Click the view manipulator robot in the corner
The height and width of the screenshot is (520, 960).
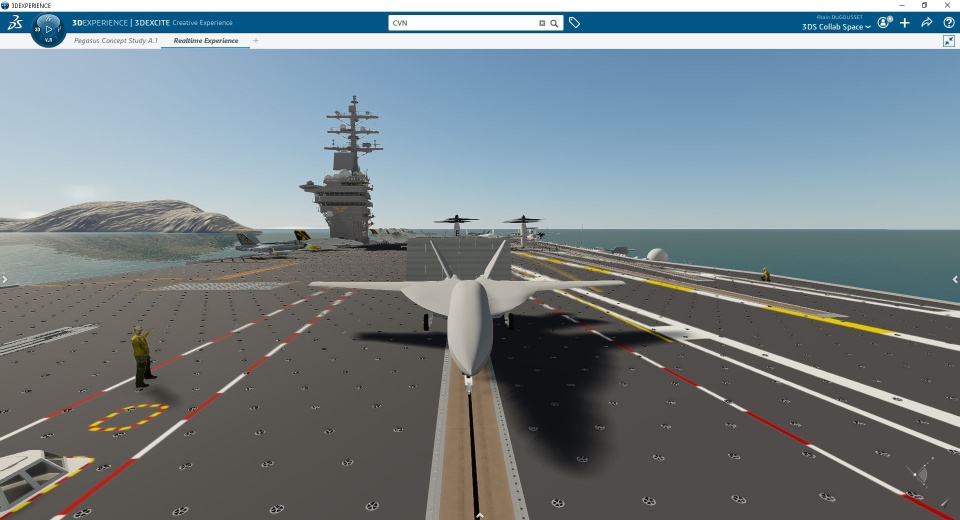[x=920, y=472]
